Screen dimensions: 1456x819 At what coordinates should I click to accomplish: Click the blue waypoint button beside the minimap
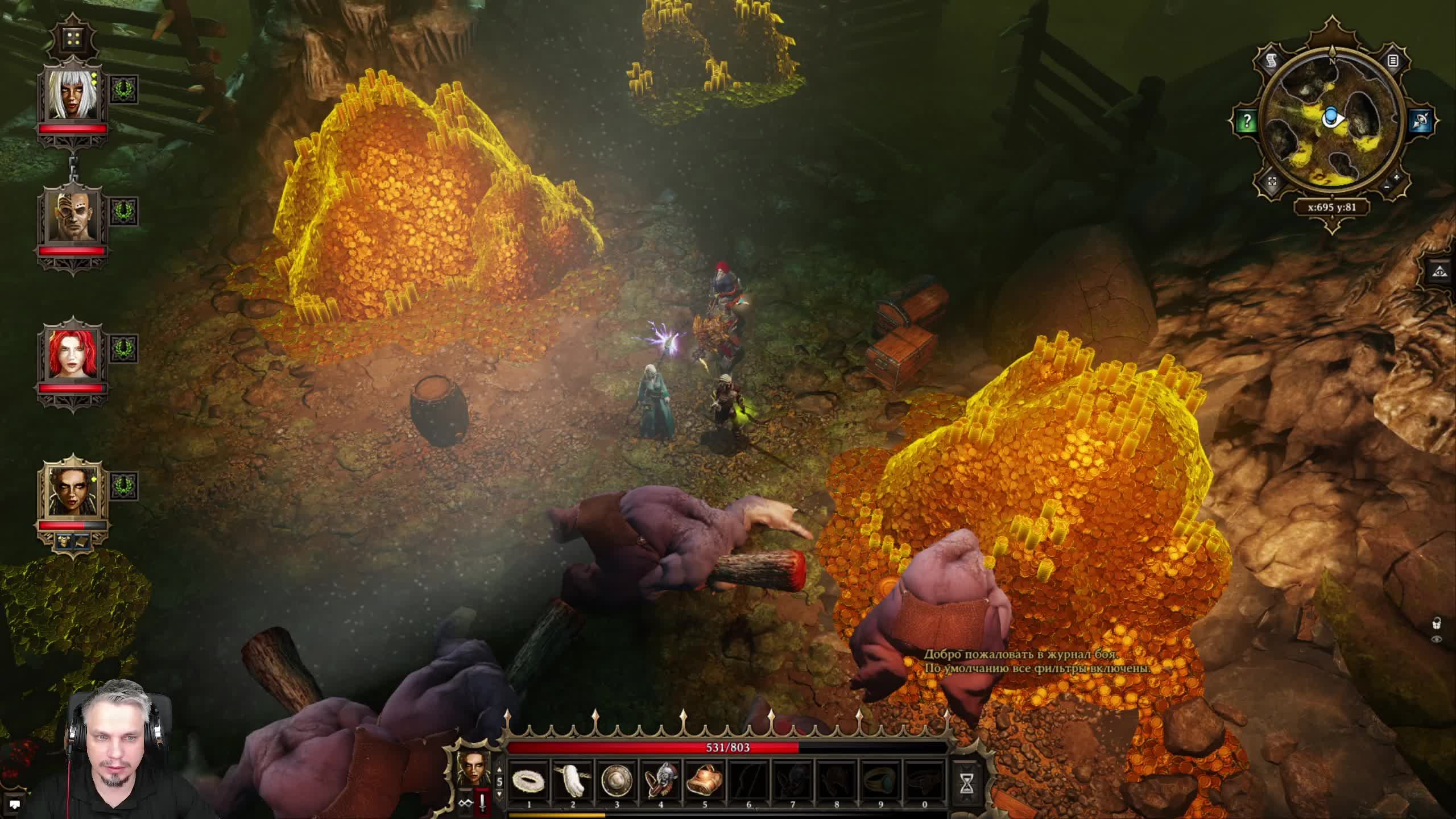[x=1420, y=121]
